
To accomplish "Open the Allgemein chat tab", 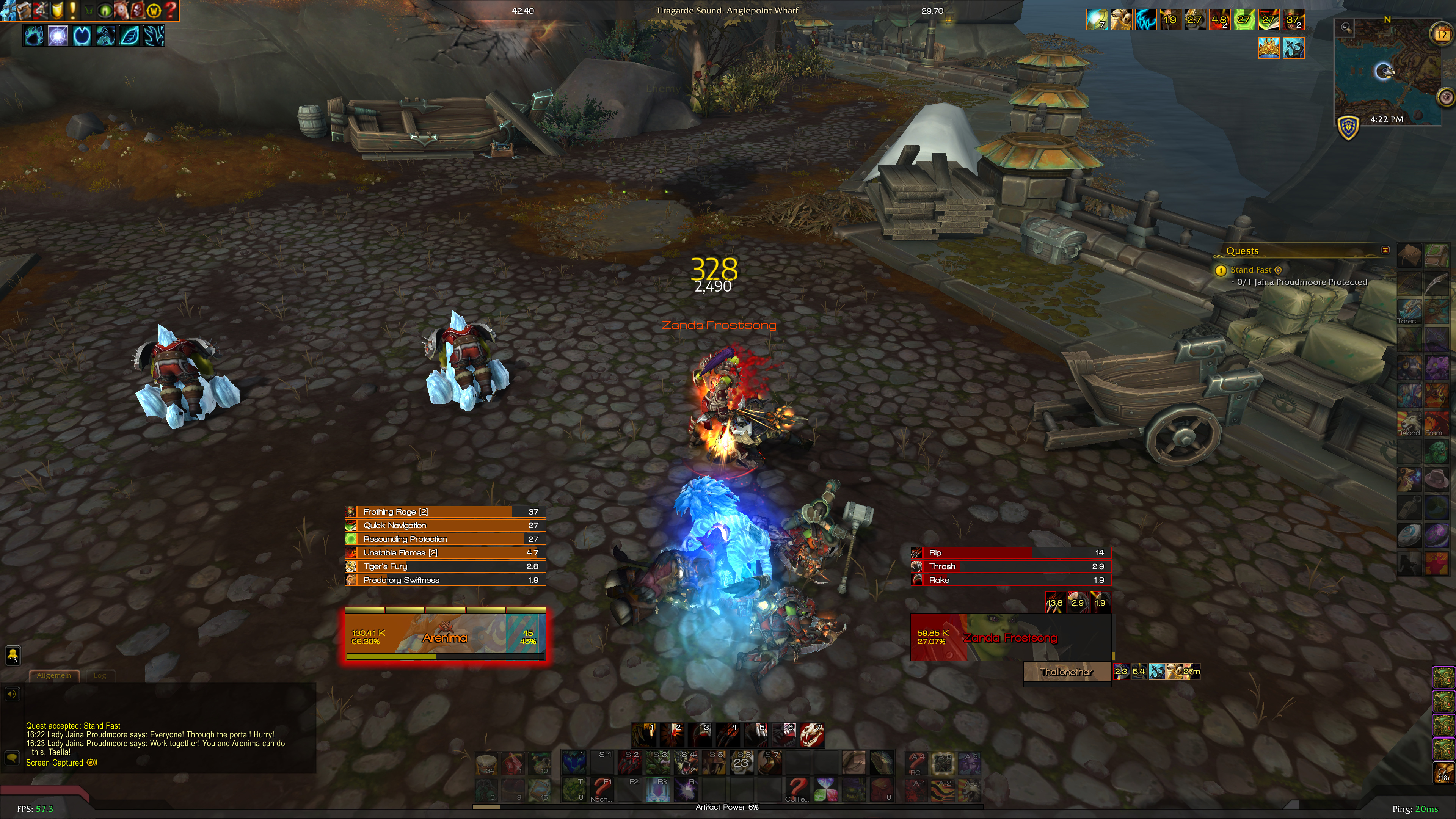I will pos(54,675).
